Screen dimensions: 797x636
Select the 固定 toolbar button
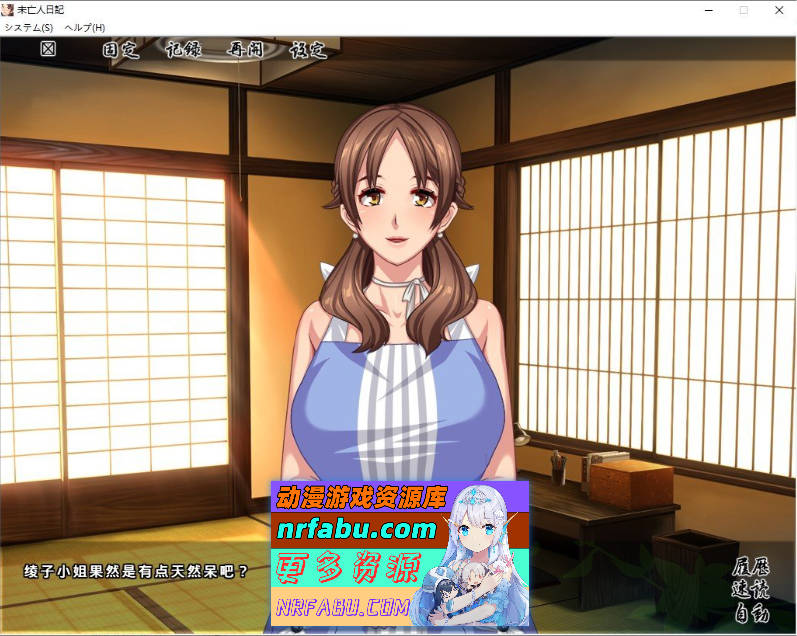coord(120,49)
